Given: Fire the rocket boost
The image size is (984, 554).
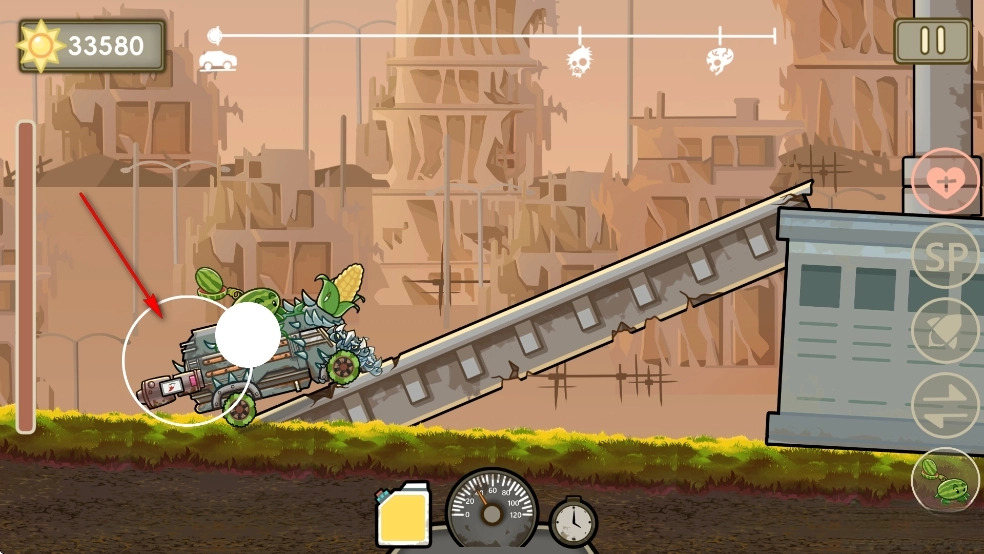Looking at the screenshot, I should 945,331.
